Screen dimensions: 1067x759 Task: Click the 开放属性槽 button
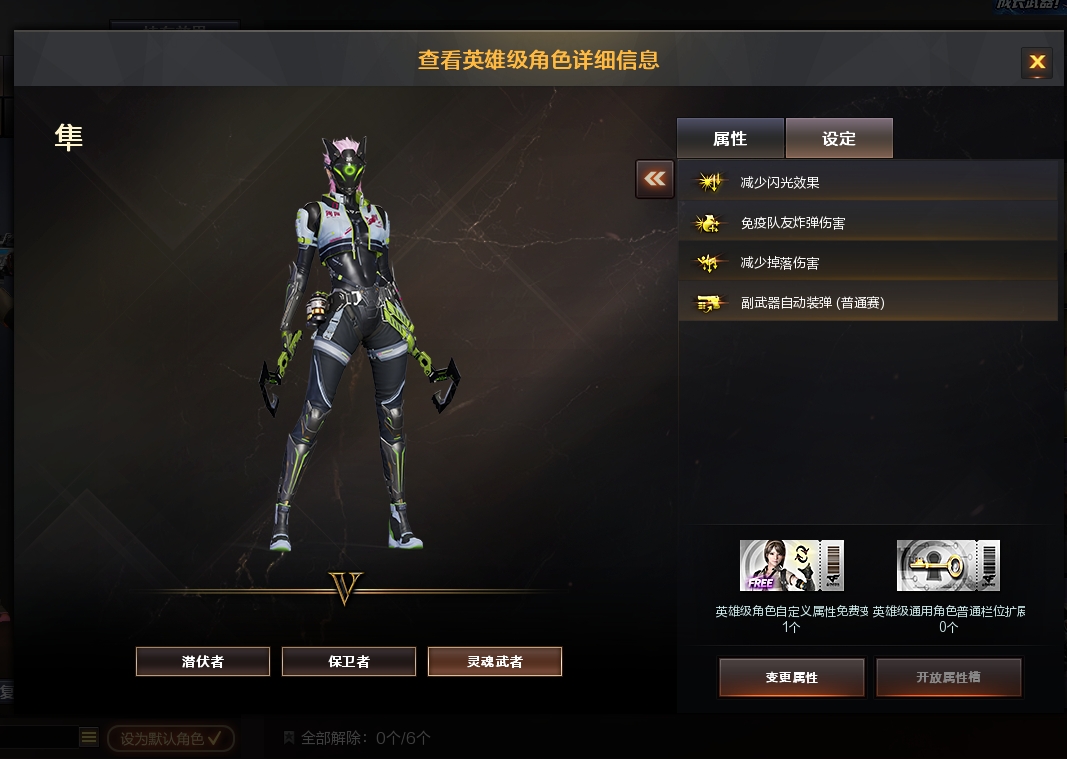[948, 677]
